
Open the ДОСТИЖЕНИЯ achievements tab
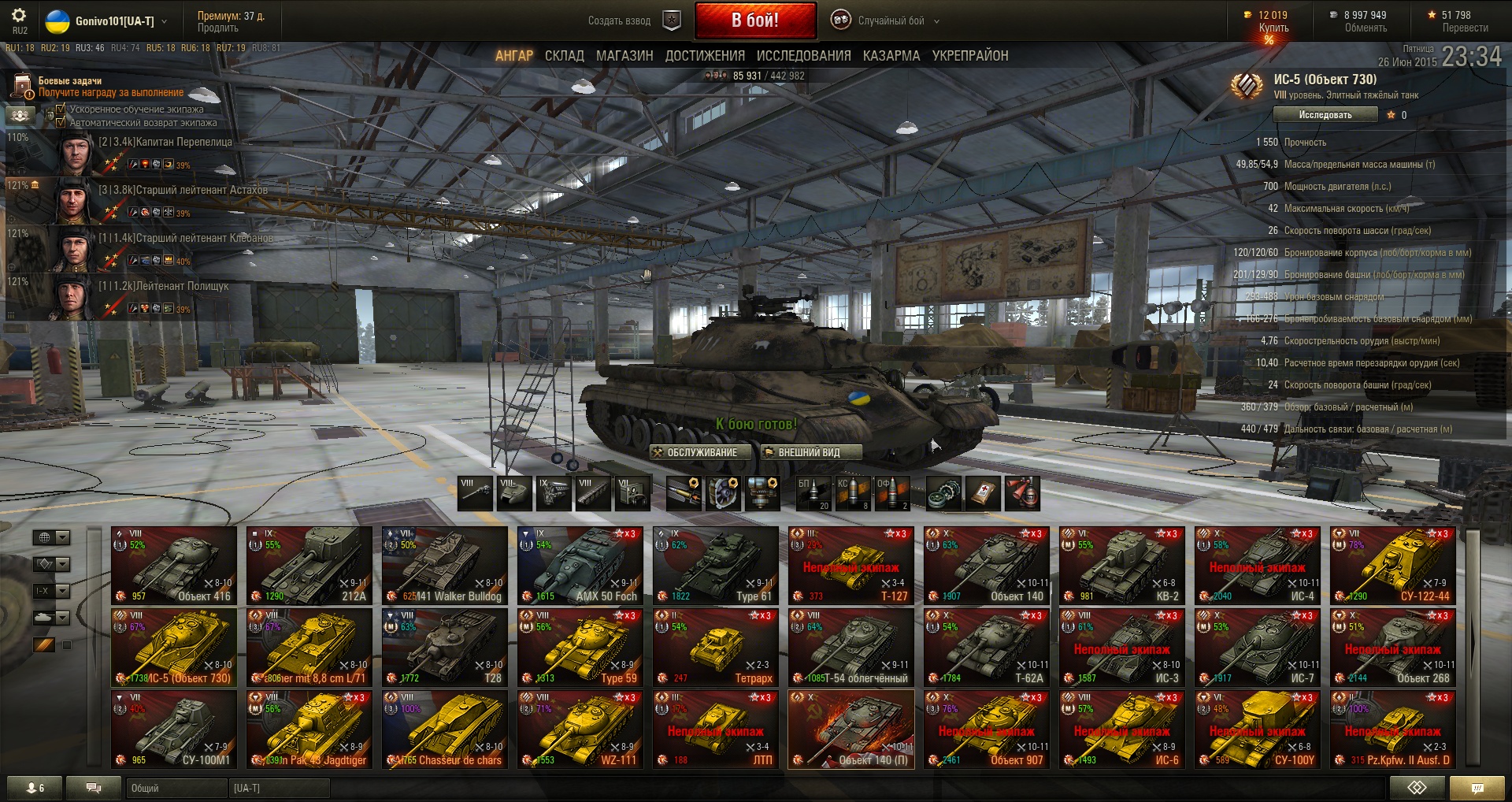705,56
